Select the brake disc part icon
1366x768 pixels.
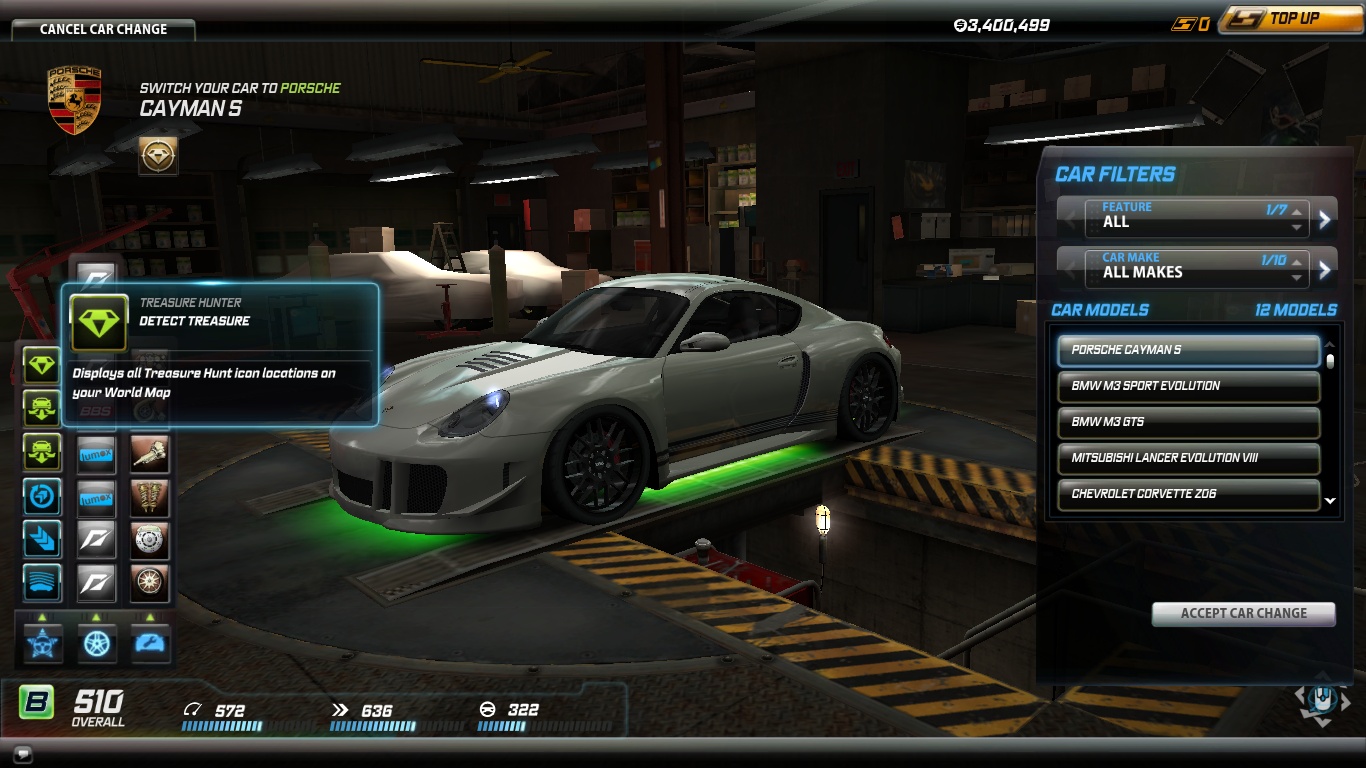click(150, 540)
